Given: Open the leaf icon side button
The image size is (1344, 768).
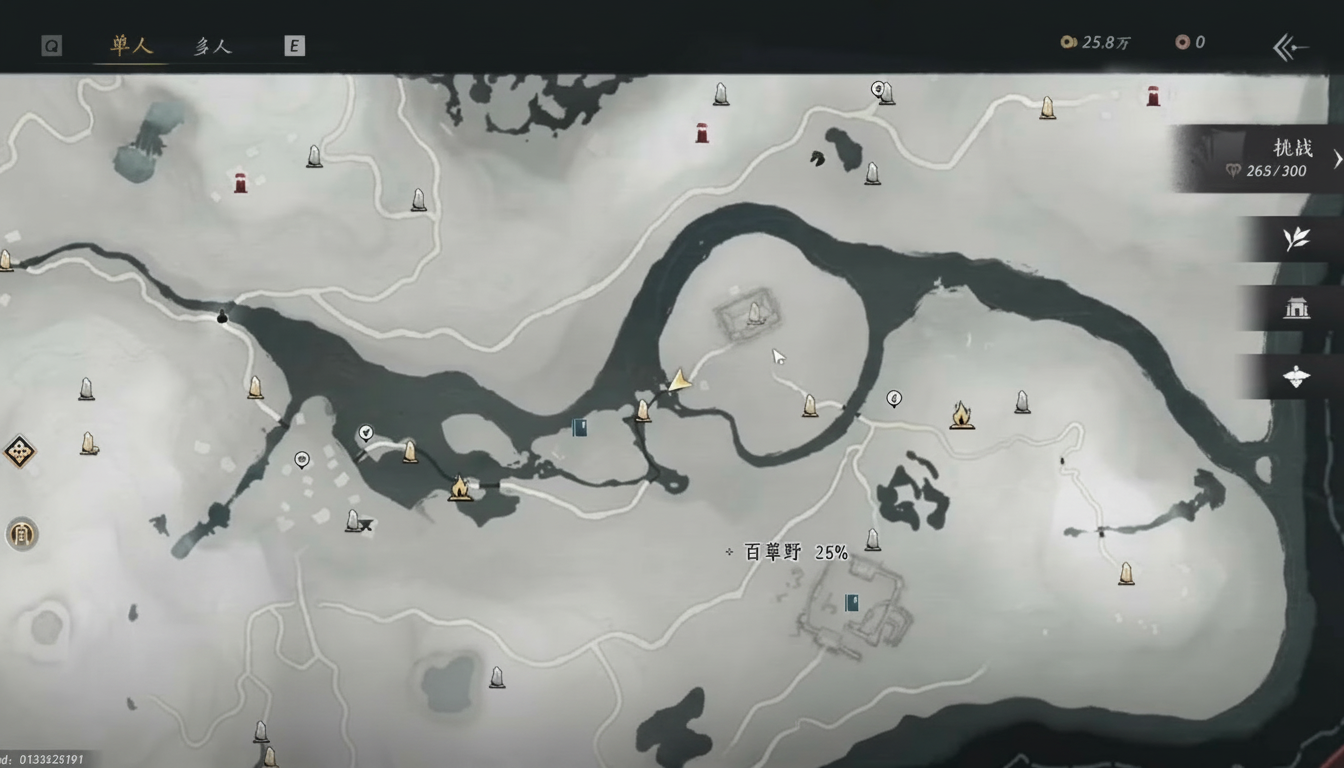Looking at the screenshot, I should tap(1296, 239).
